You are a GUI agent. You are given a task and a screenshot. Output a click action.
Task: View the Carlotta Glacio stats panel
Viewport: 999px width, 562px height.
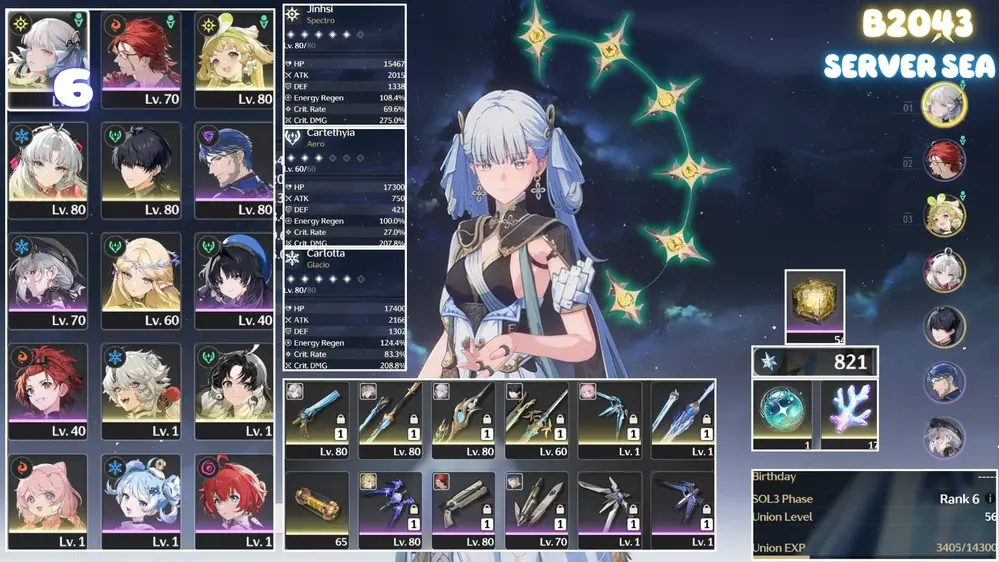tap(345, 308)
